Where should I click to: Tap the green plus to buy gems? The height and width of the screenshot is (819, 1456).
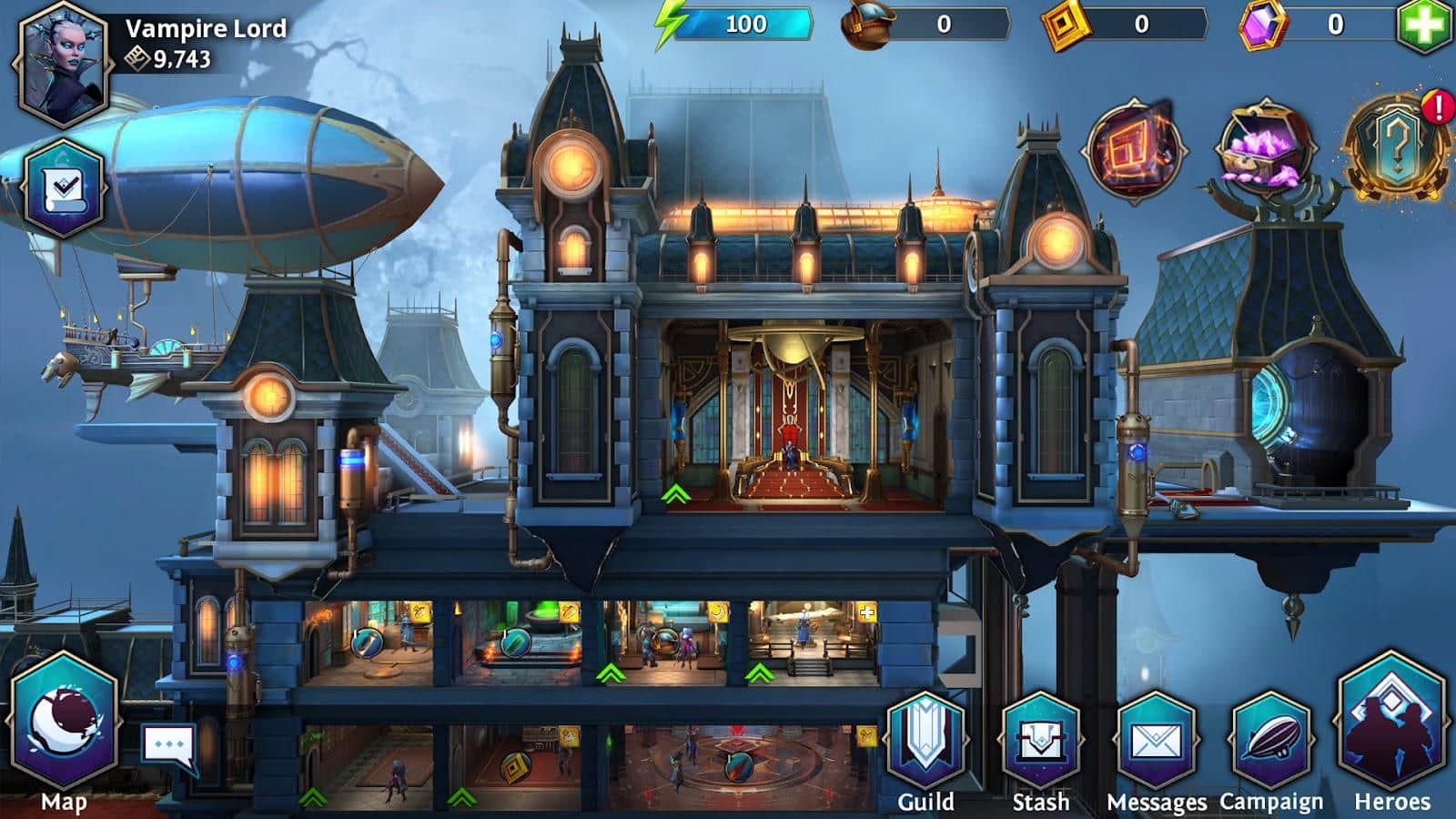point(1424,25)
